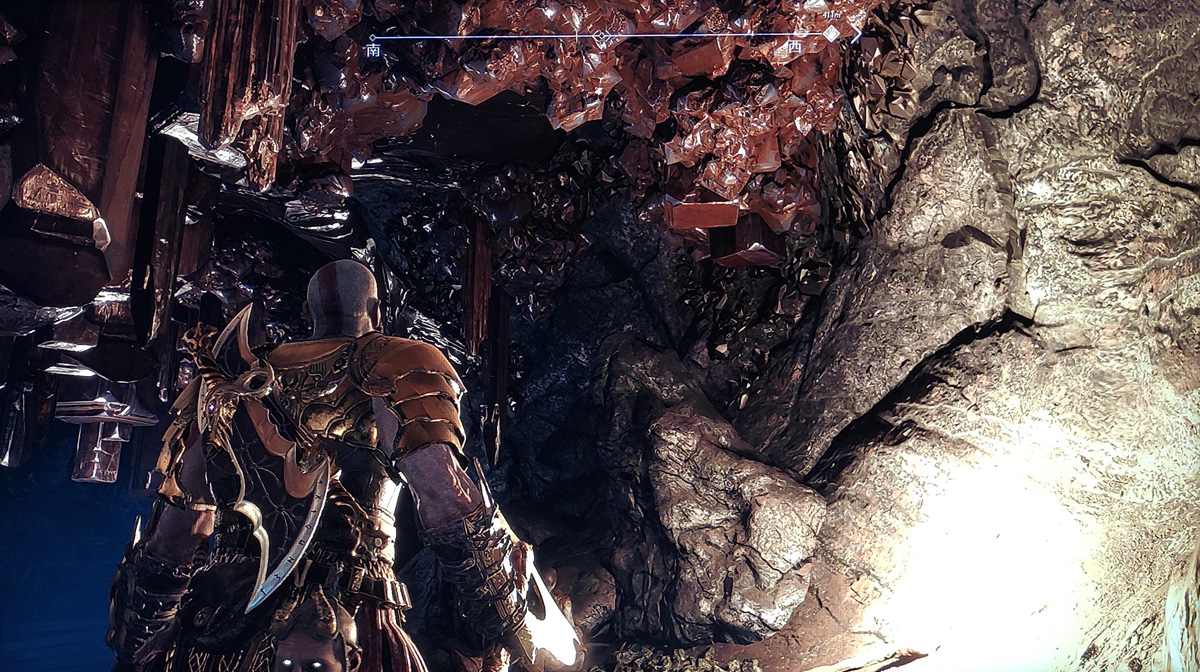Select the diamond objective marker with distance
Screen dimensions: 1200x672
coord(831,33)
